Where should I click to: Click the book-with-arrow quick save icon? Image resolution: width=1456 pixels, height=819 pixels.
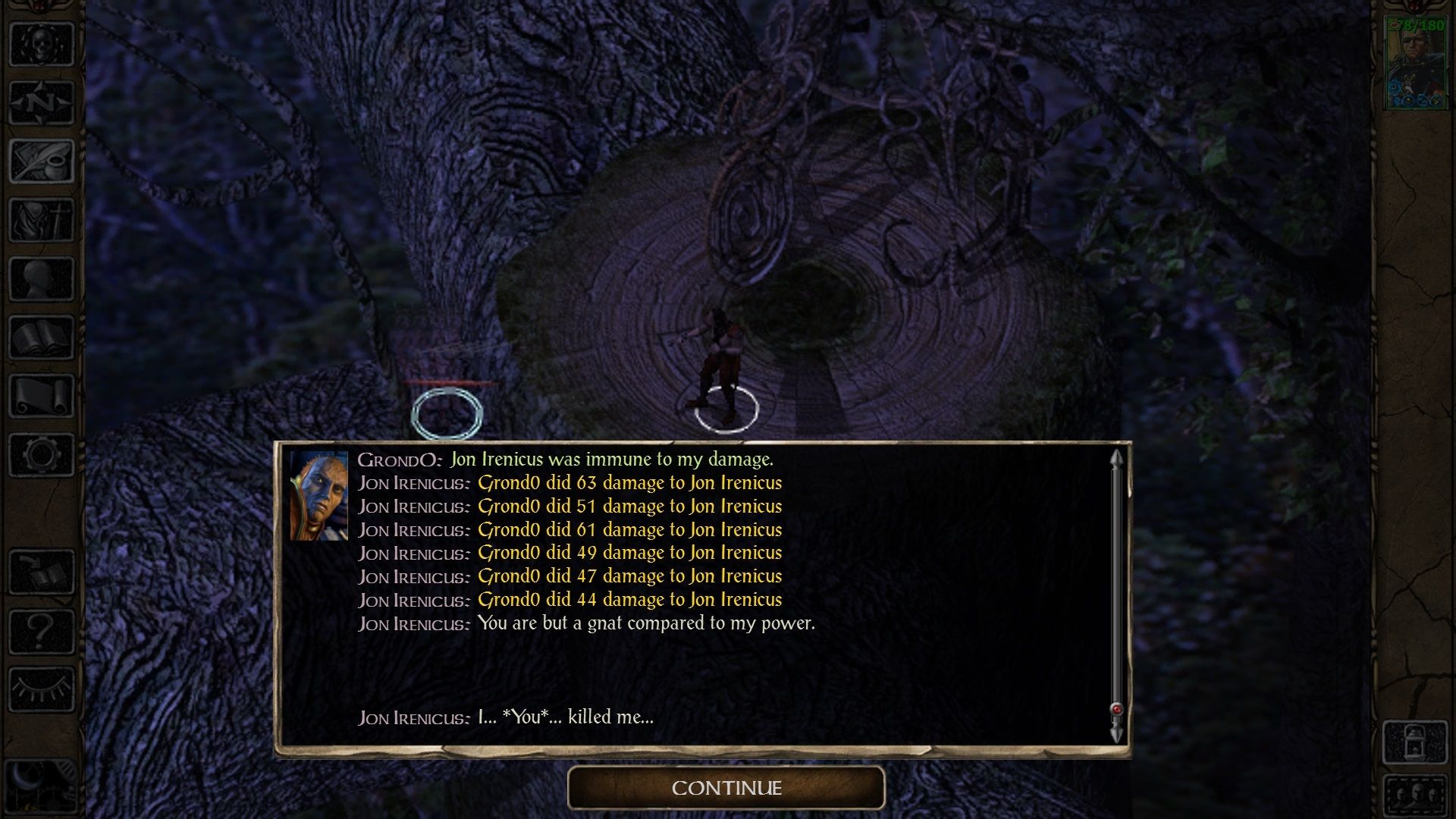tap(42, 573)
